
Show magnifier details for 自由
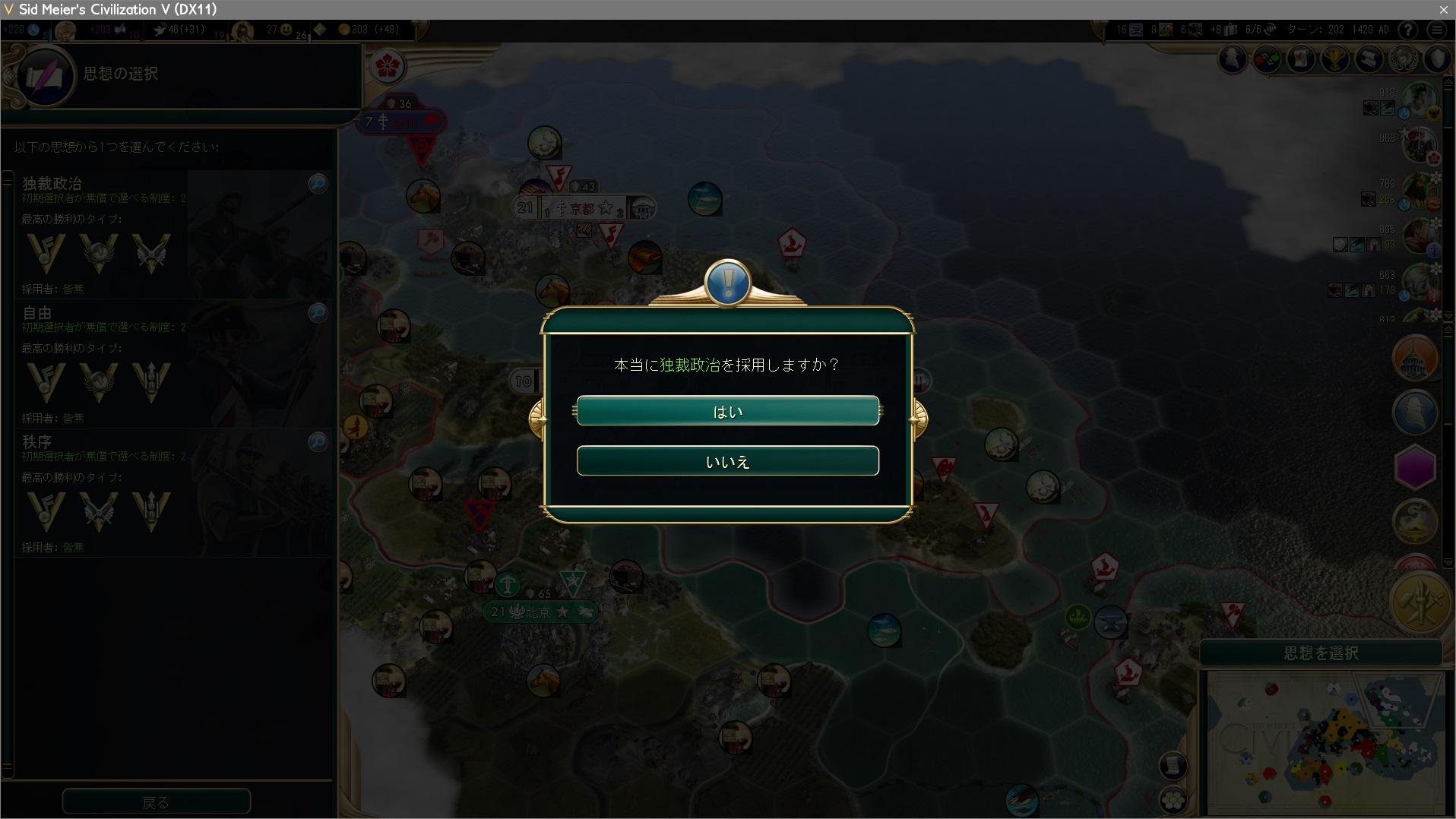(318, 312)
